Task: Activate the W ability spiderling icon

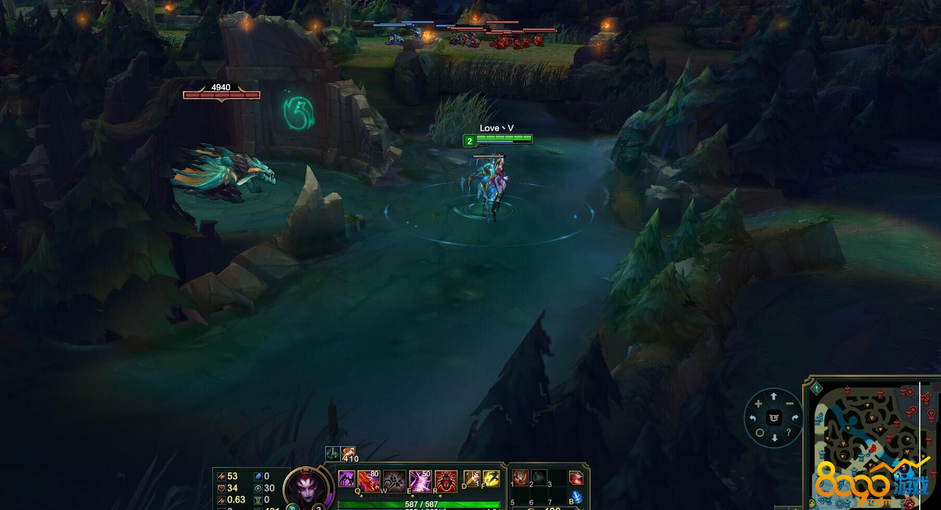Action: click(x=395, y=481)
